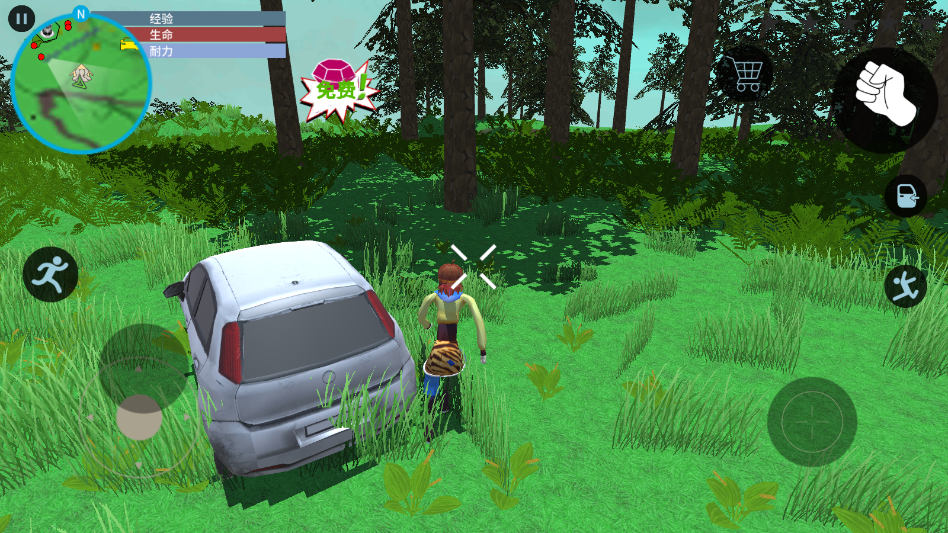
Task: Toggle the sprint running man button
Action: tap(50, 274)
